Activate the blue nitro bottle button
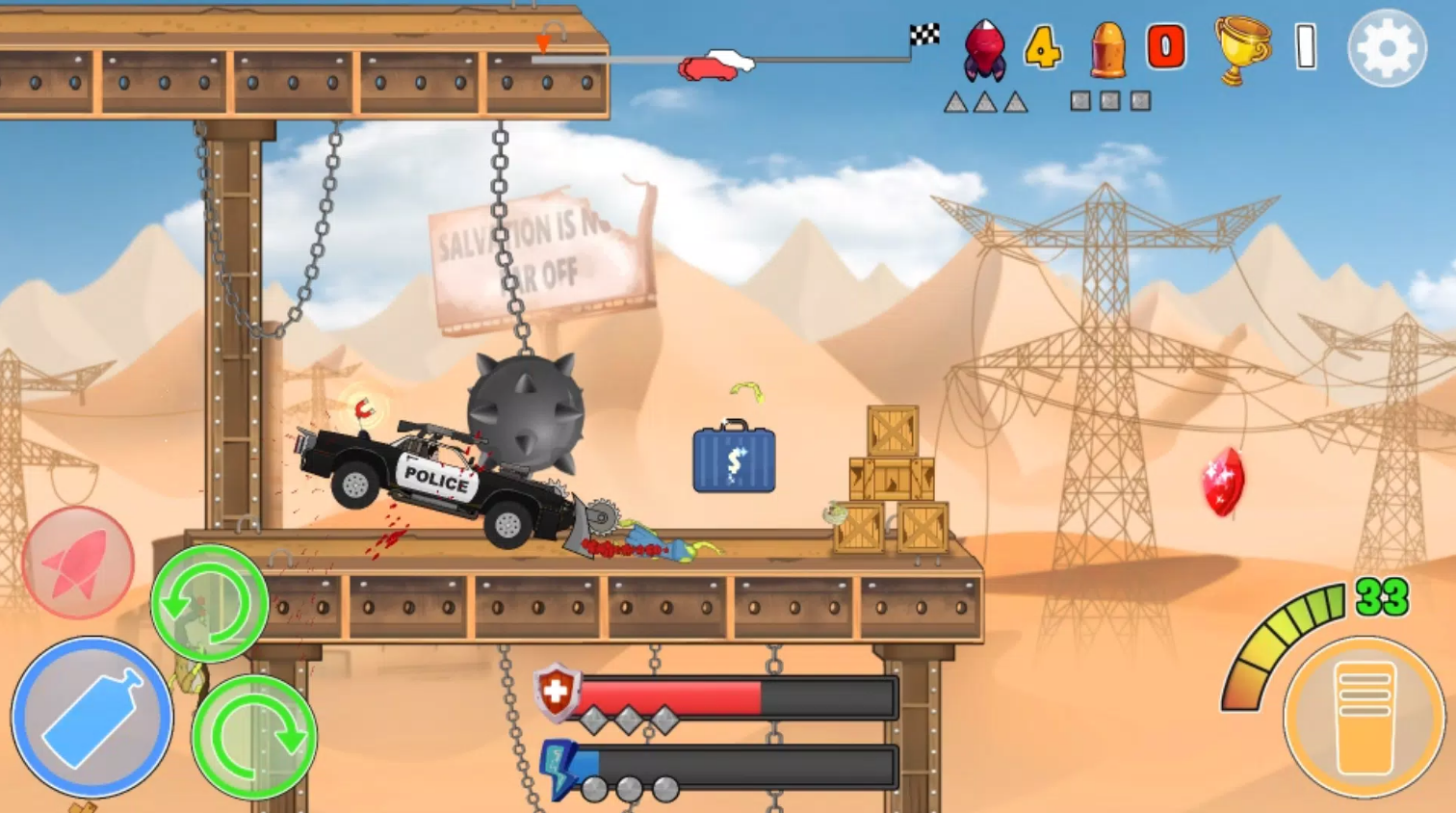Screen dimensions: 1456x813 click(92, 717)
